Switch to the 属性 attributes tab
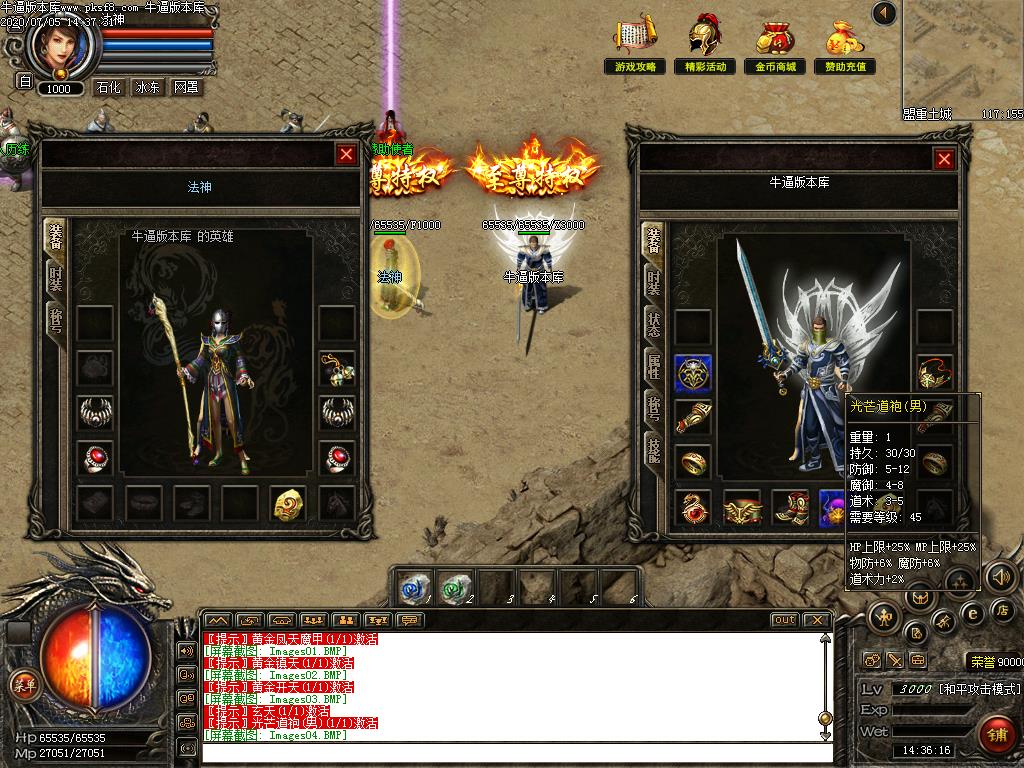1024x768 pixels. pos(653,365)
